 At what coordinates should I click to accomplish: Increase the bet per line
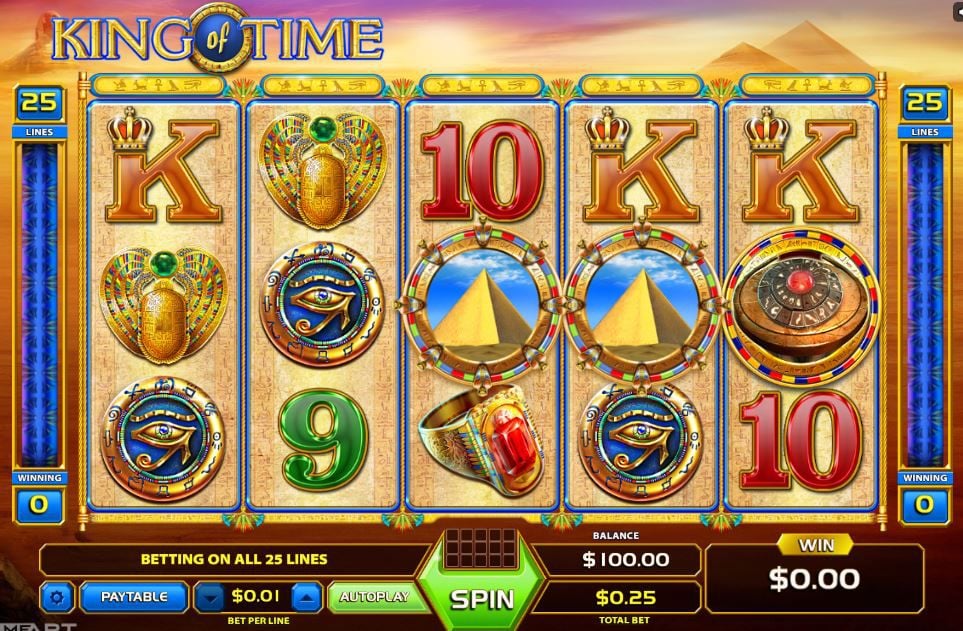307,598
